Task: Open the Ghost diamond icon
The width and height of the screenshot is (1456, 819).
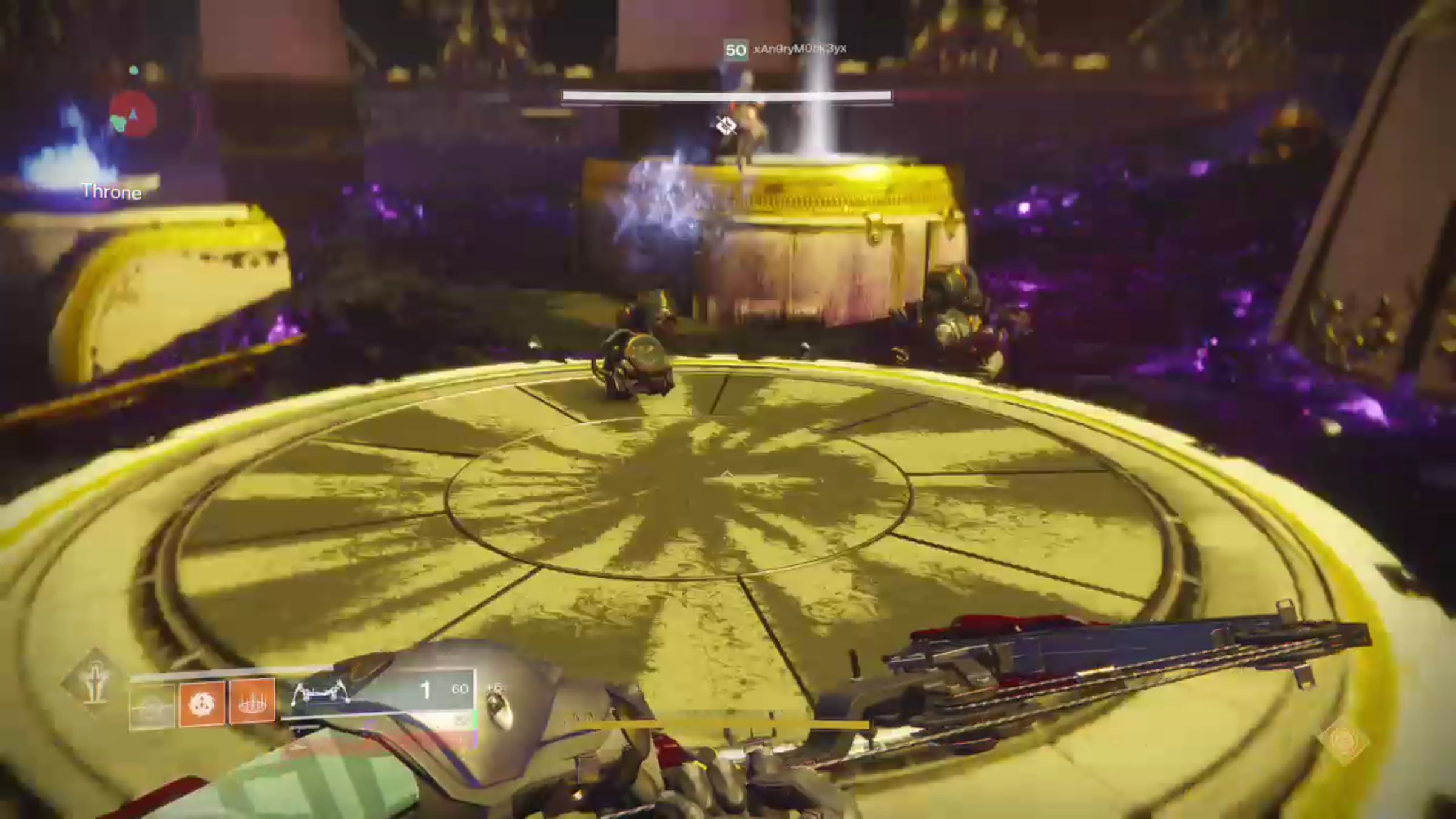Action: click(1343, 741)
